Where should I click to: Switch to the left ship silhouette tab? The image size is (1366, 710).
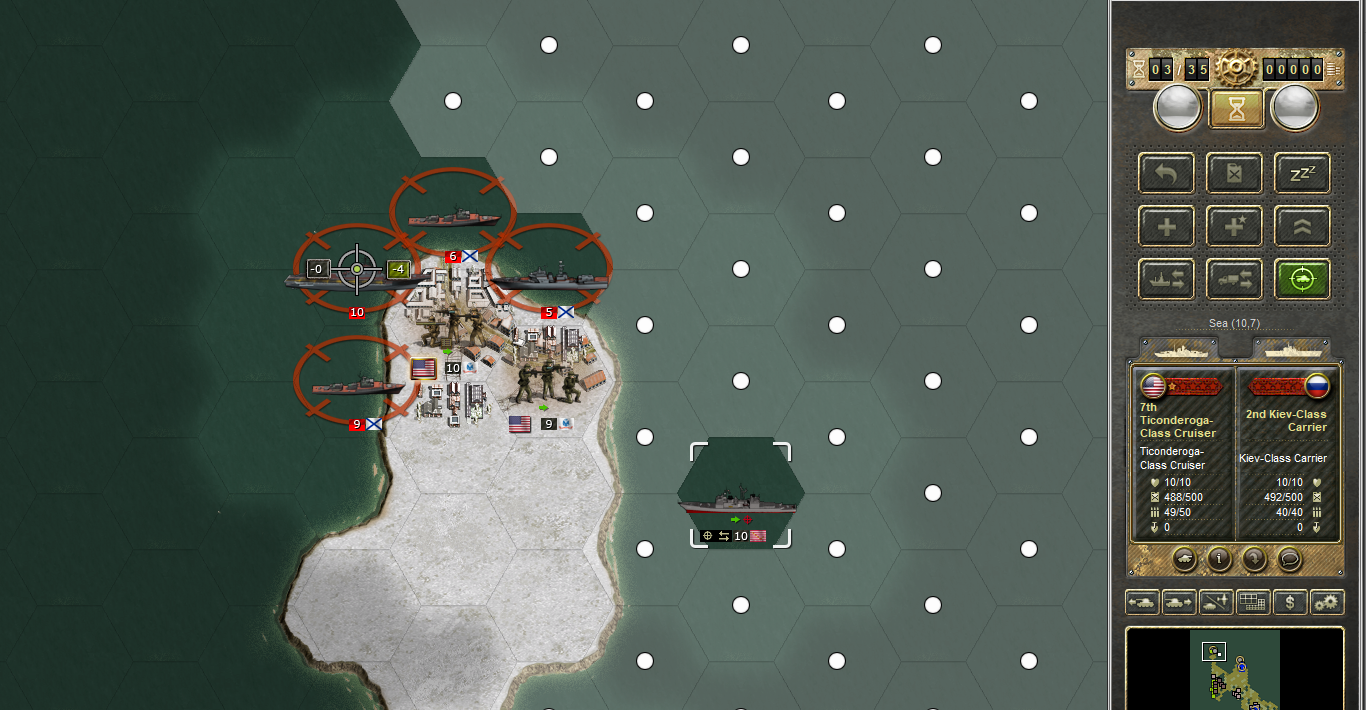click(x=1176, y=349)
